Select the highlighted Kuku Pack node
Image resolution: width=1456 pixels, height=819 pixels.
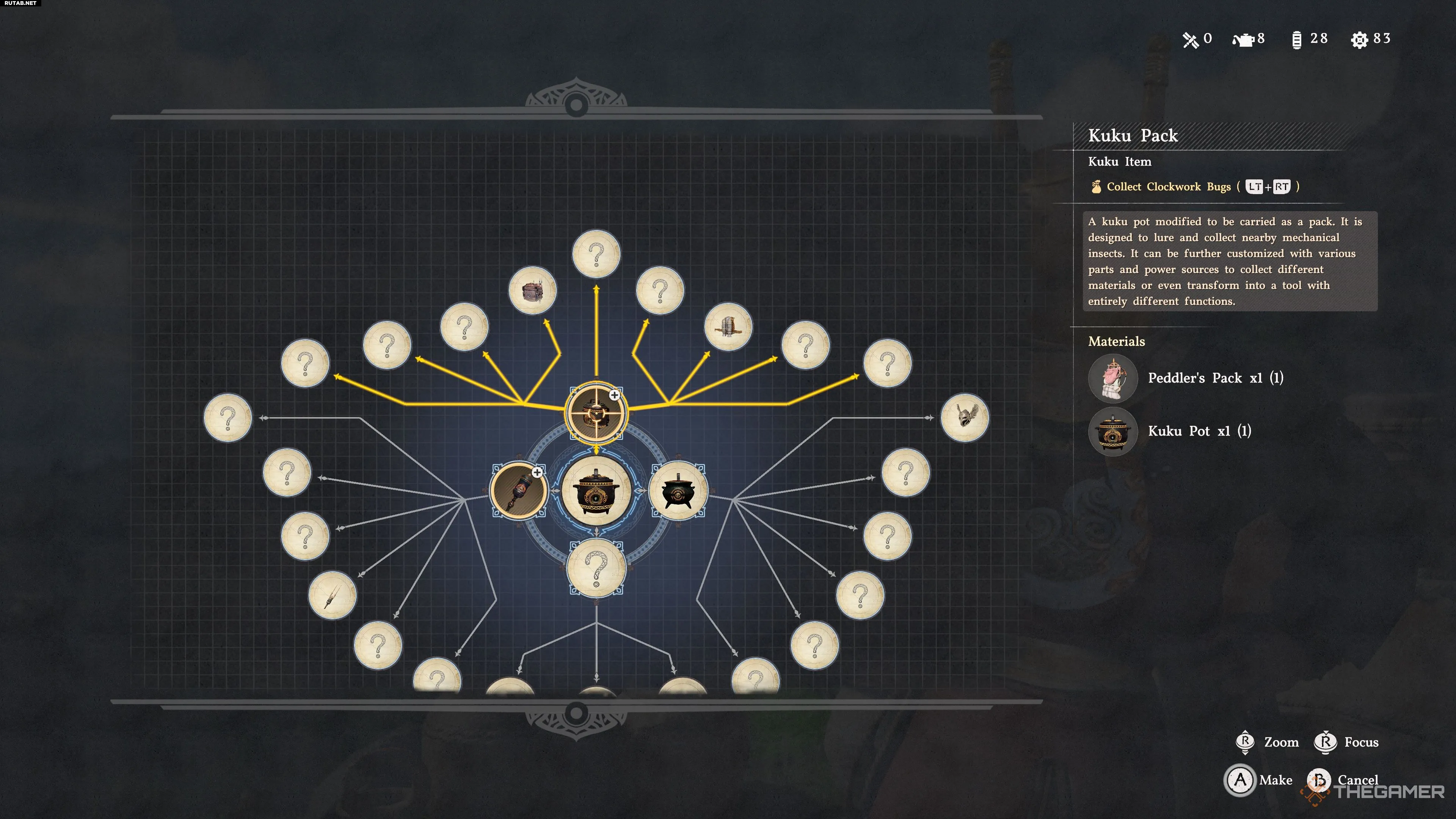pyautogui.click(x=596, y=413)
